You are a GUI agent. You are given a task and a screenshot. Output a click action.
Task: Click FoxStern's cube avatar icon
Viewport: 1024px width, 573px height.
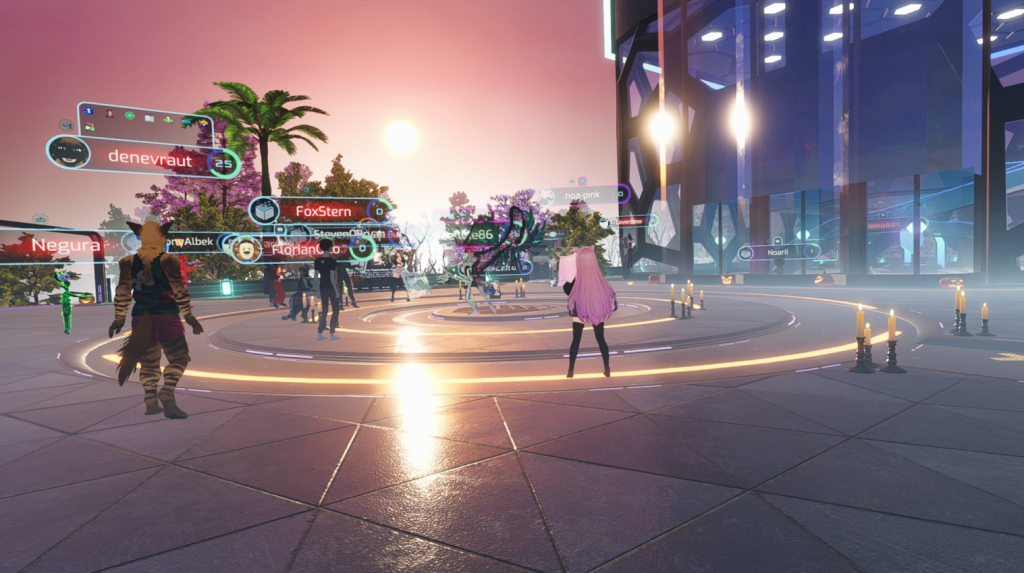pyautogui.click(x=263, y=210)
